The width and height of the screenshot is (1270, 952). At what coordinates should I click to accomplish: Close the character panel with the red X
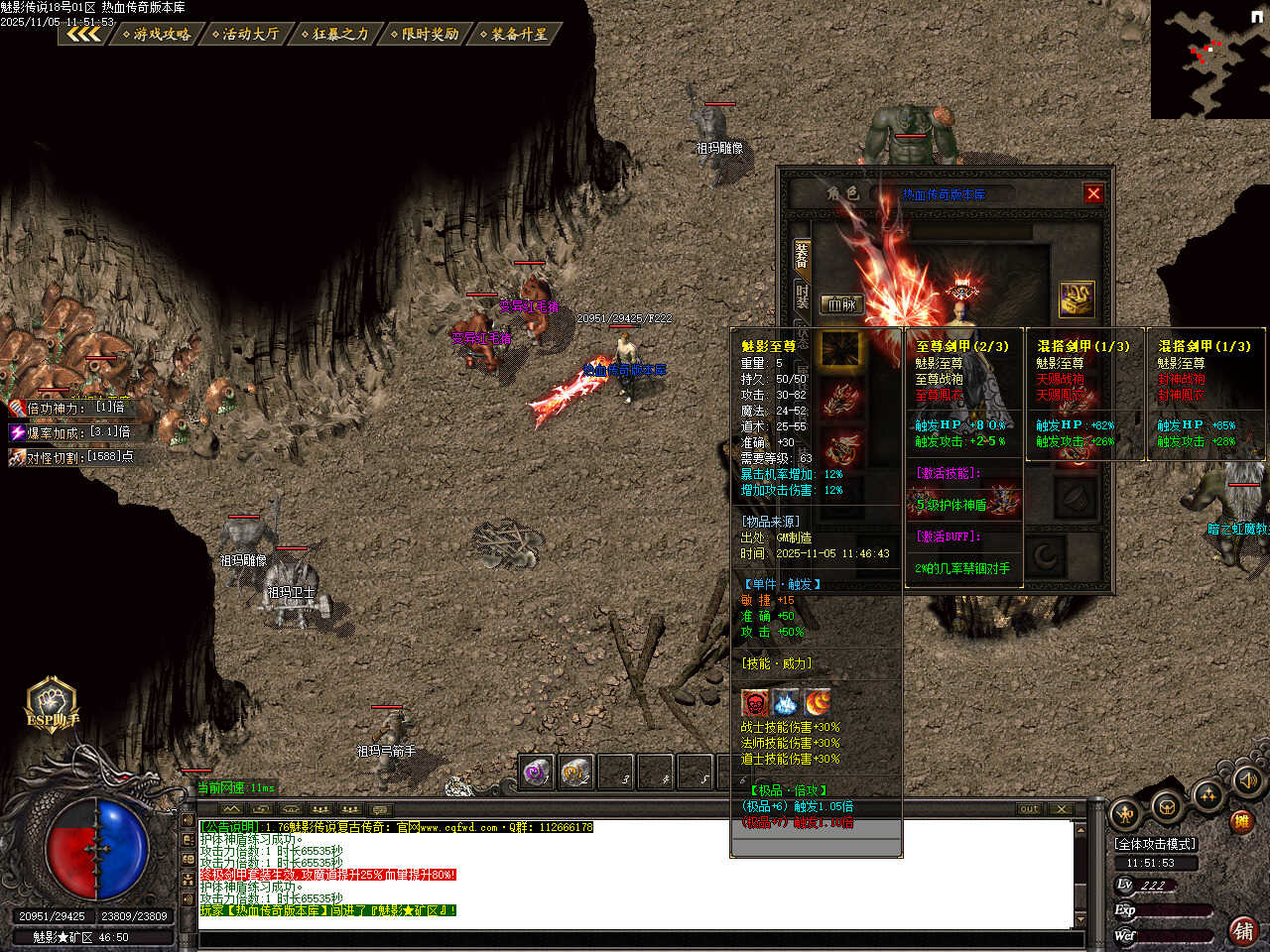click(x=1093, y=194)
